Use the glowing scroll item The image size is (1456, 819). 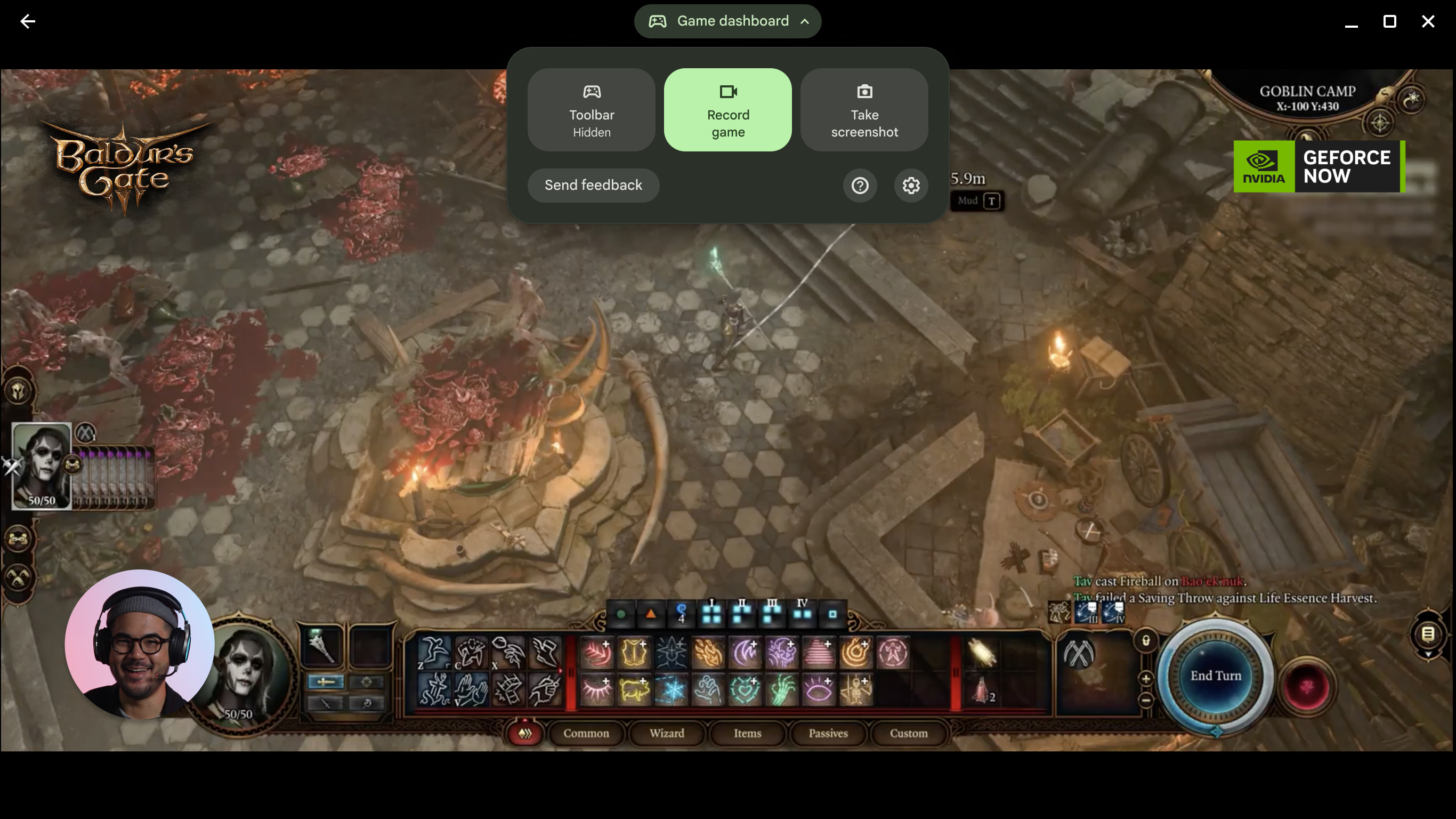click(x=982, y=653)
